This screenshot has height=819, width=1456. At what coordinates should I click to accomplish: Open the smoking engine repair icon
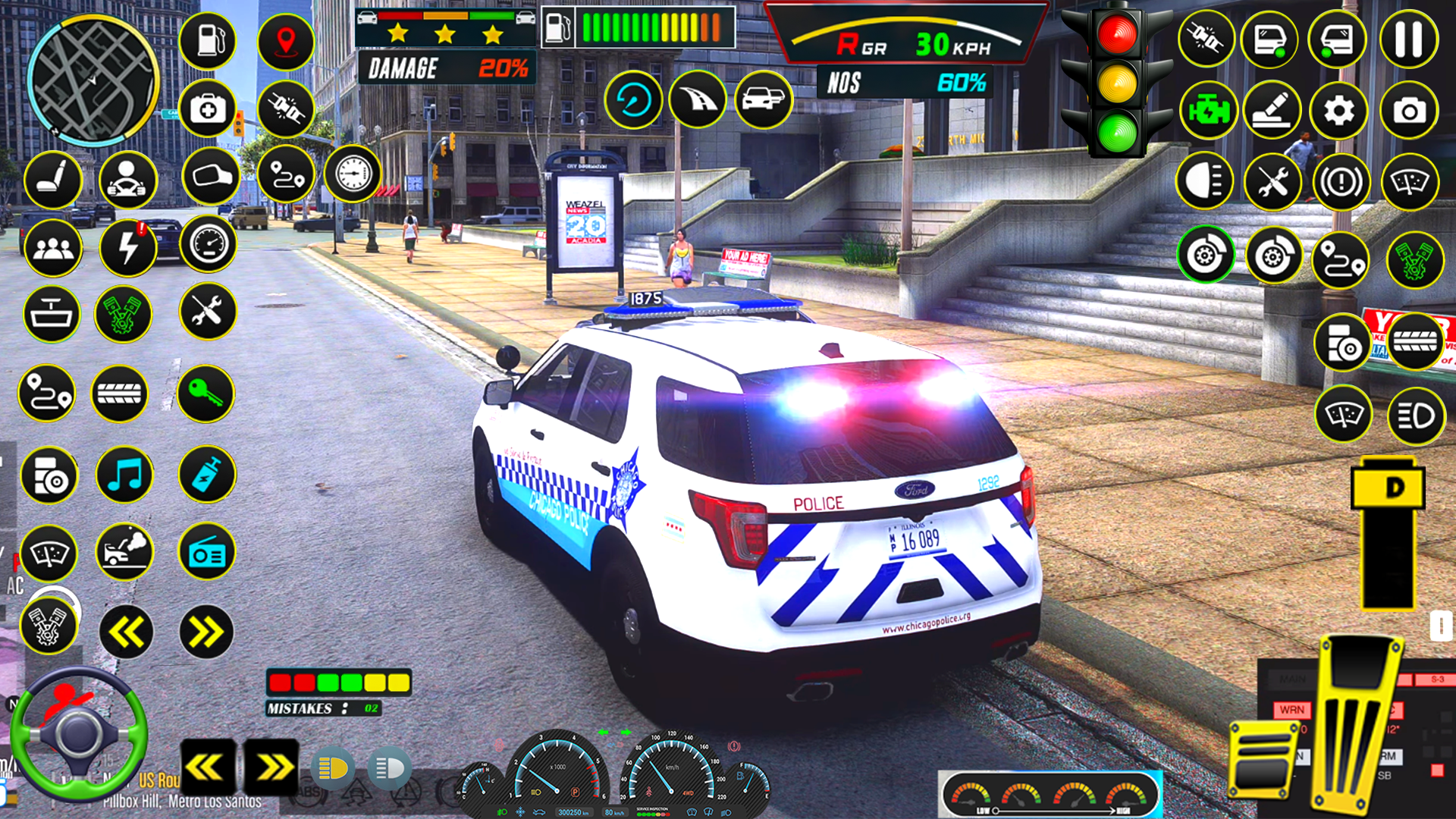pyautogui.click(x=125, y=554)
